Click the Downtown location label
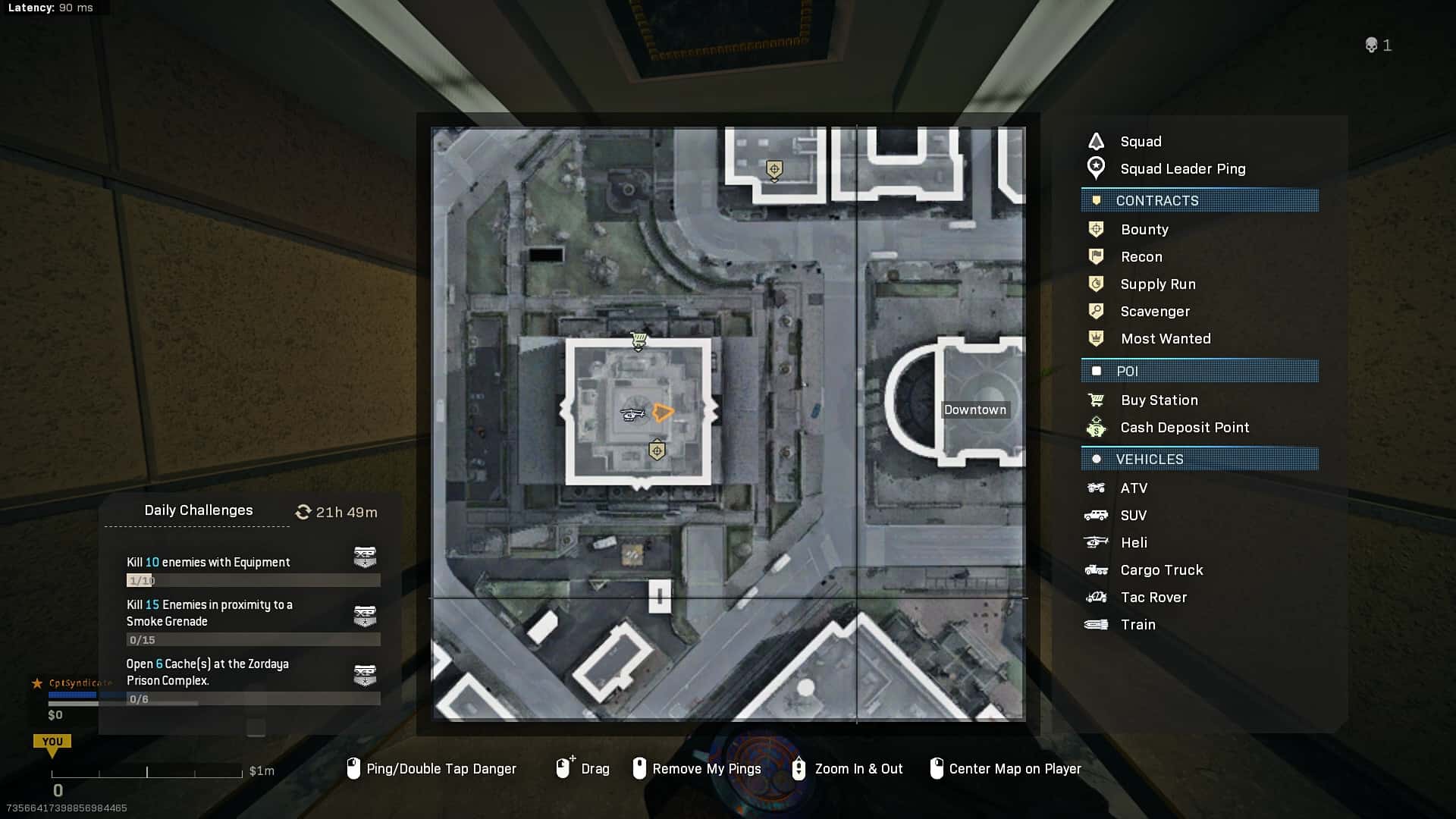The width and height of the screenshot is (1456, 819). [974, 409]
